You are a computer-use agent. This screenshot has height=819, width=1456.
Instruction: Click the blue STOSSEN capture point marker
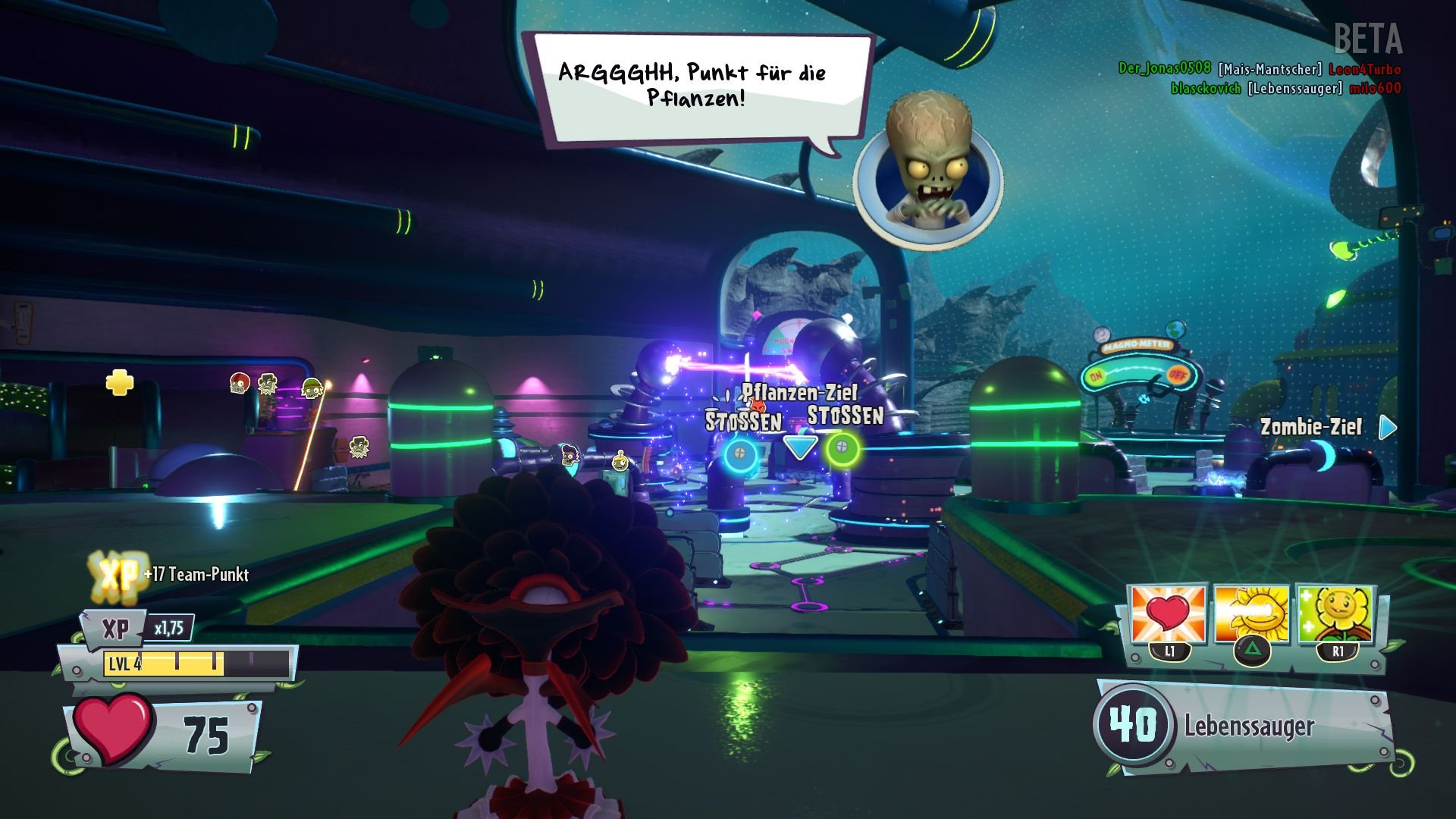pos(741,453)
